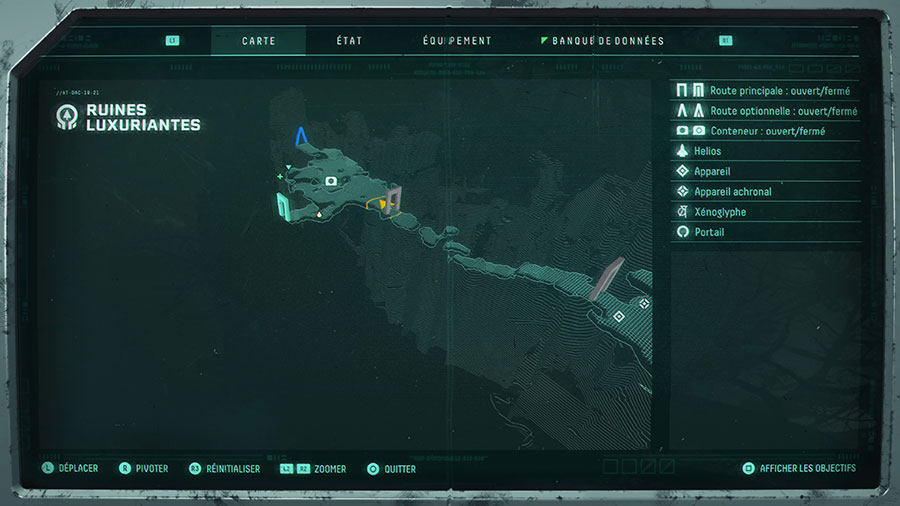Choose the Appareil achronal legend entry
Viewport: 900px width, 506px height.
[x=766, y=191]
